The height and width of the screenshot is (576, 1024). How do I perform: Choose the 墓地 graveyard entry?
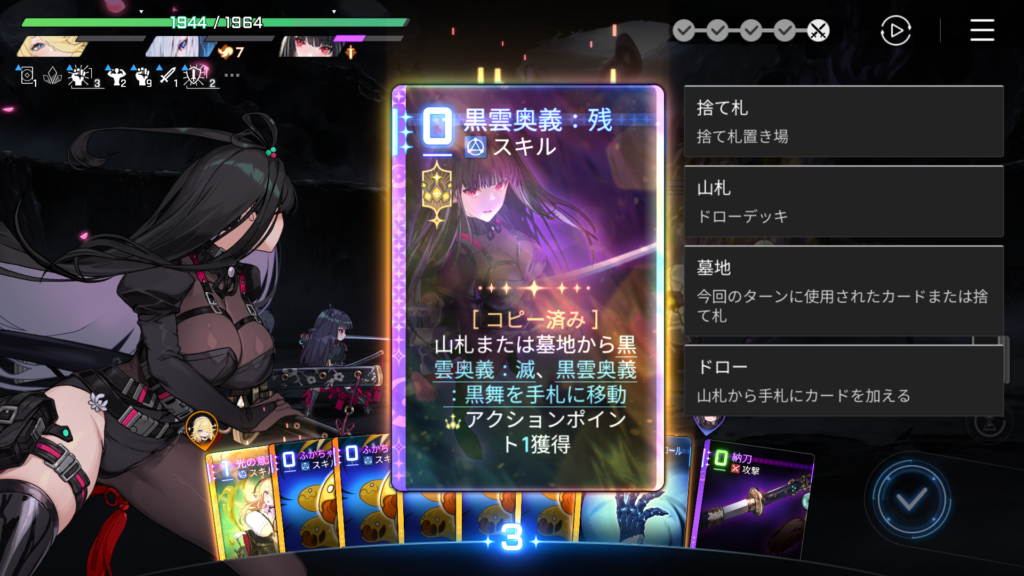(843, 290)
